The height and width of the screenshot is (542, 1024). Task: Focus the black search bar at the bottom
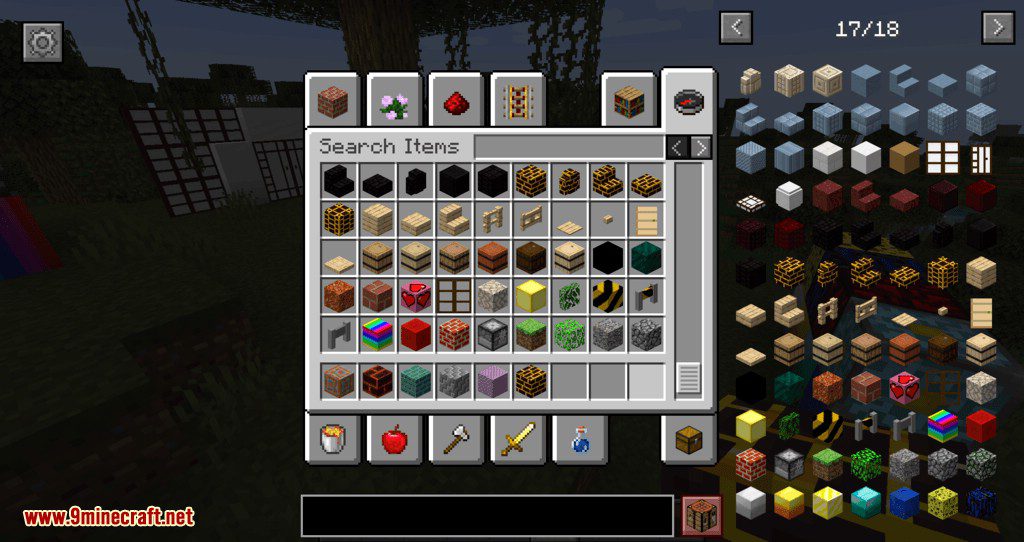(487, 515)
